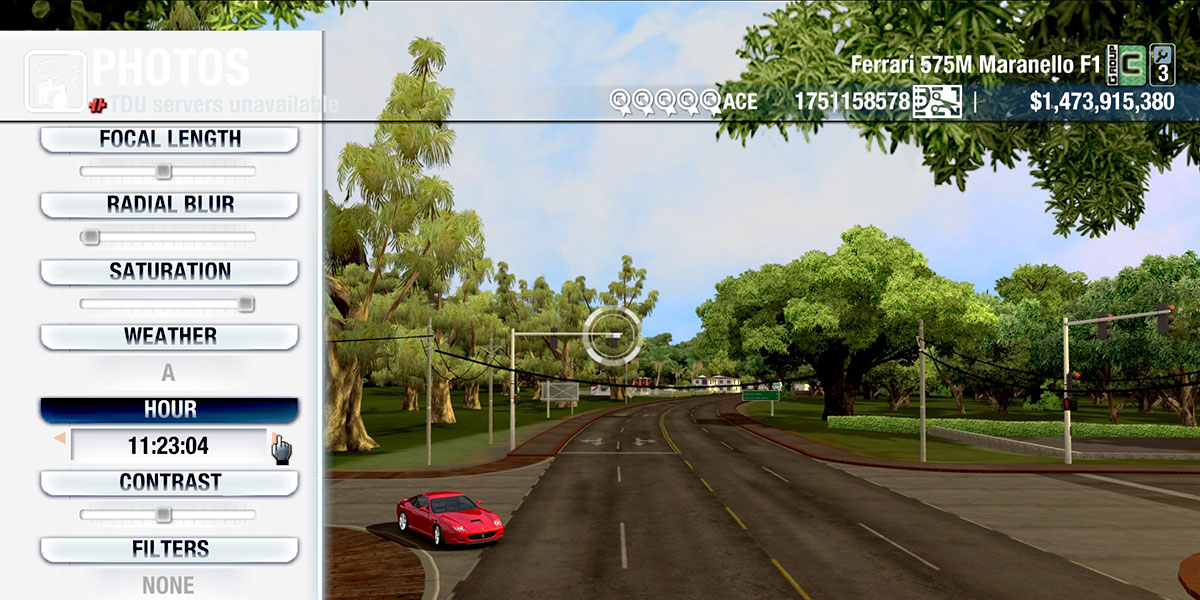This screenshot has width=1200, height=600.
Task: Click the Contrast slider handle
Action: tap(163, 515)
